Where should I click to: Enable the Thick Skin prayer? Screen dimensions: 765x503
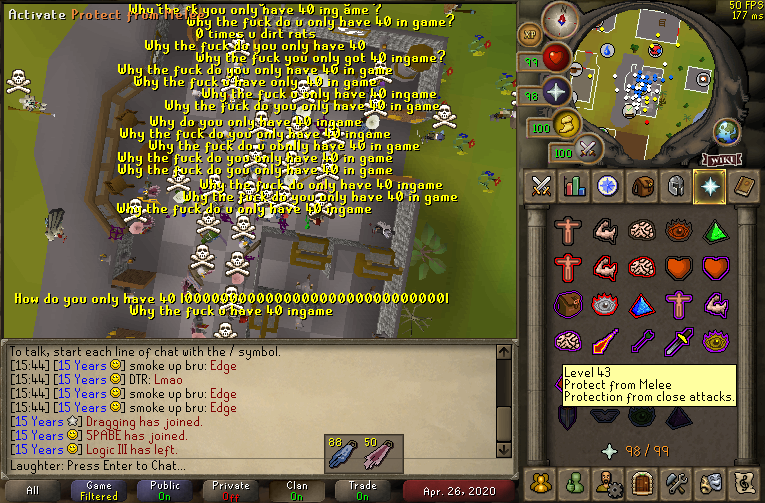click(x=569, y=233)
